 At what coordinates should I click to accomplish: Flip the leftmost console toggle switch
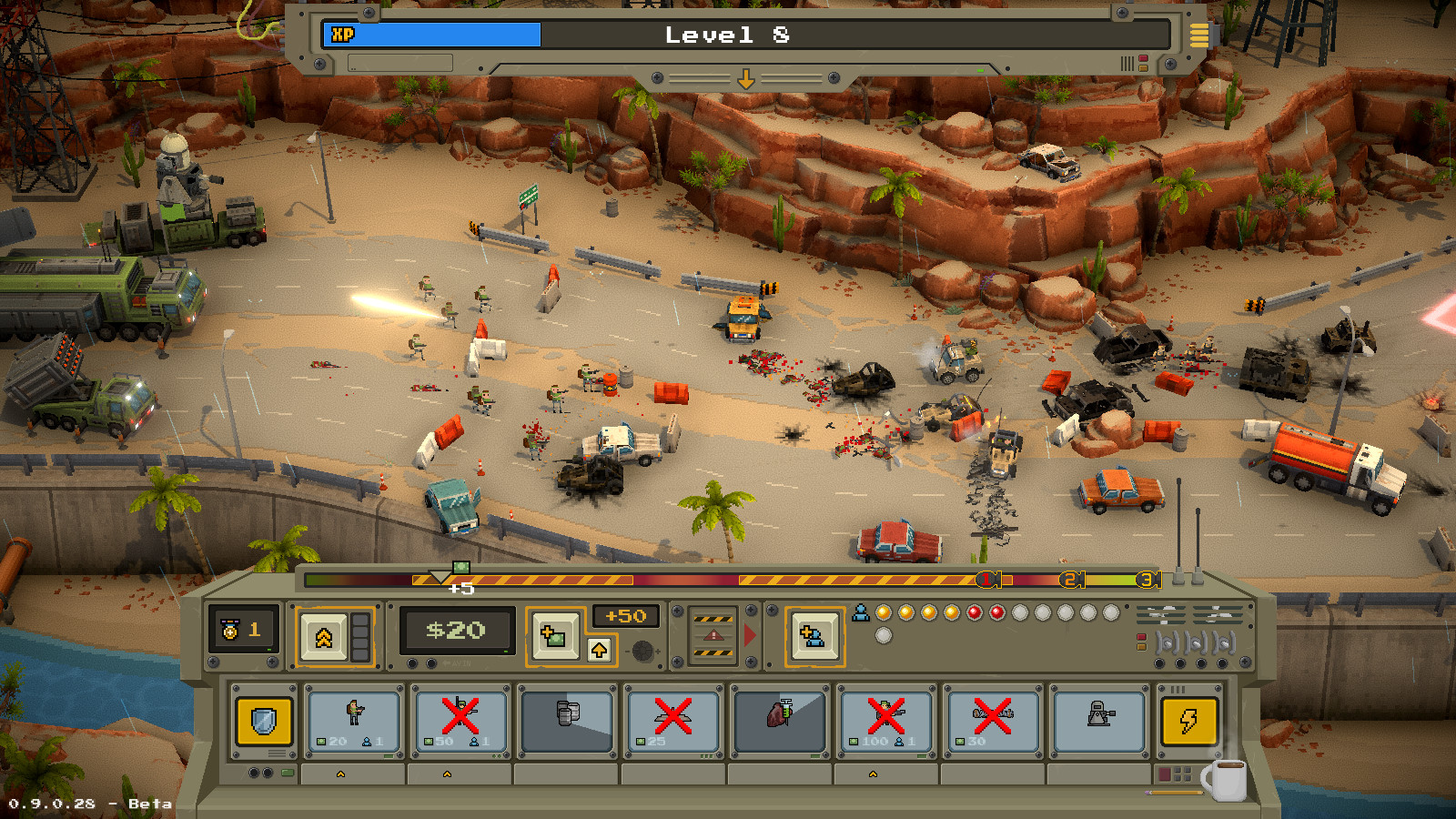click(x=1167, y=642)
